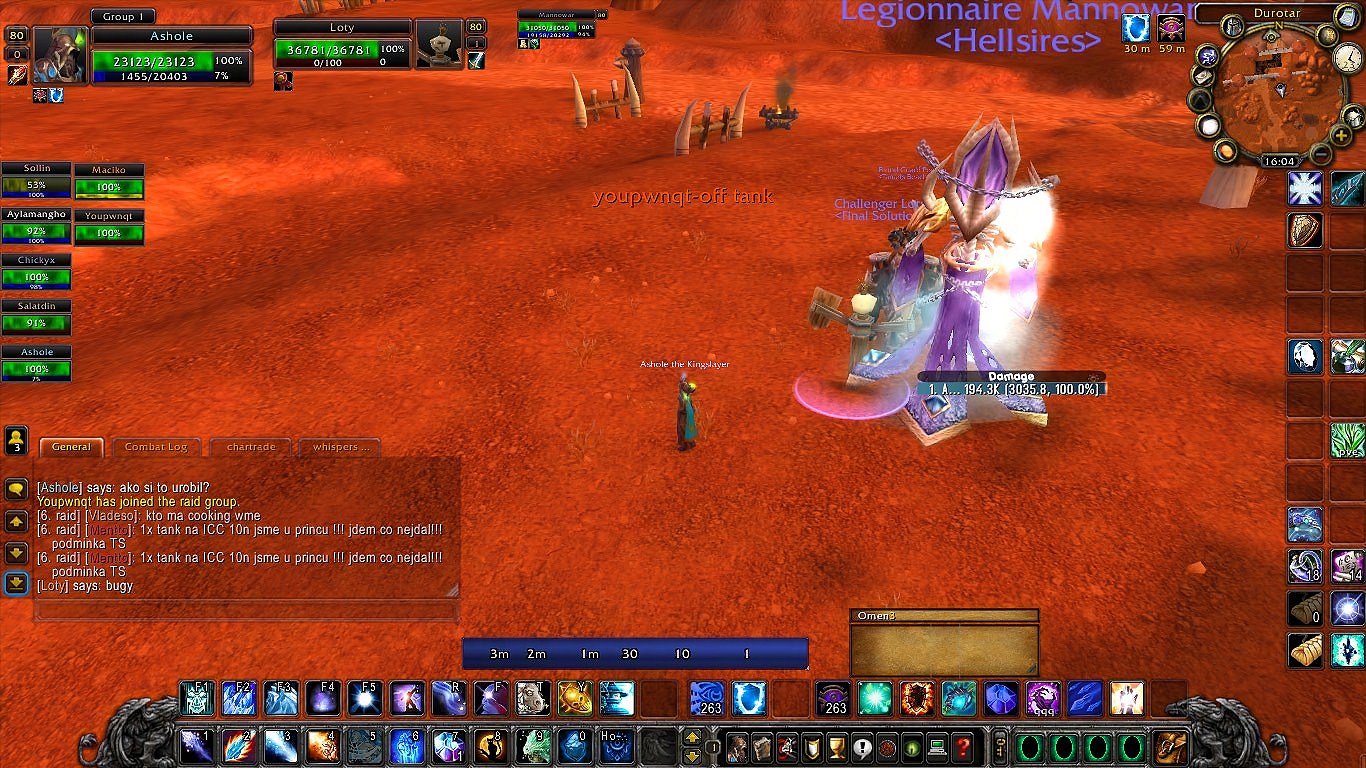Select Loty's target frame
This screenshot has width=1366, height=768.
point(340,50)
